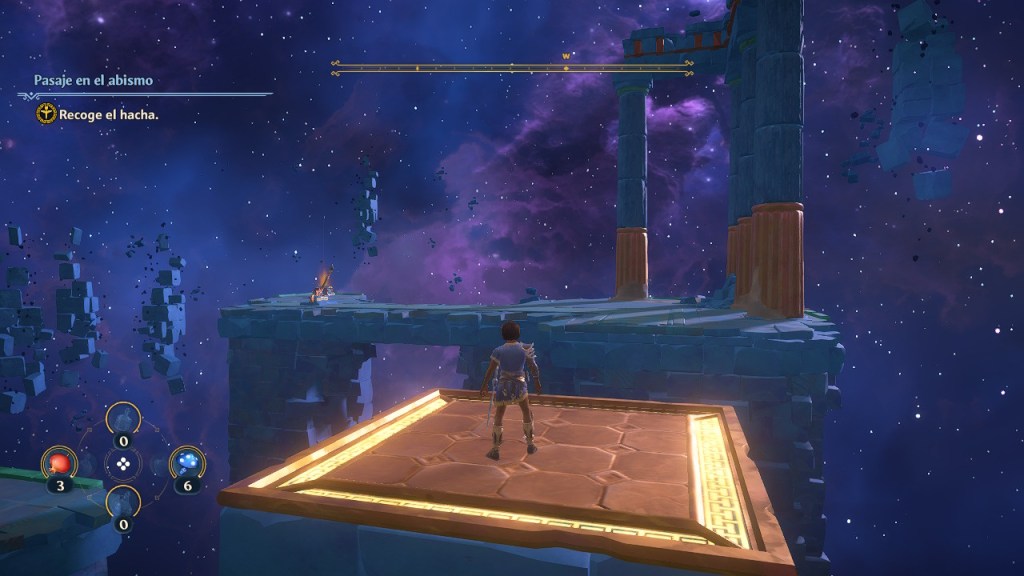
Task: Click the compass bar heading strip
Action: click(511, 68)
